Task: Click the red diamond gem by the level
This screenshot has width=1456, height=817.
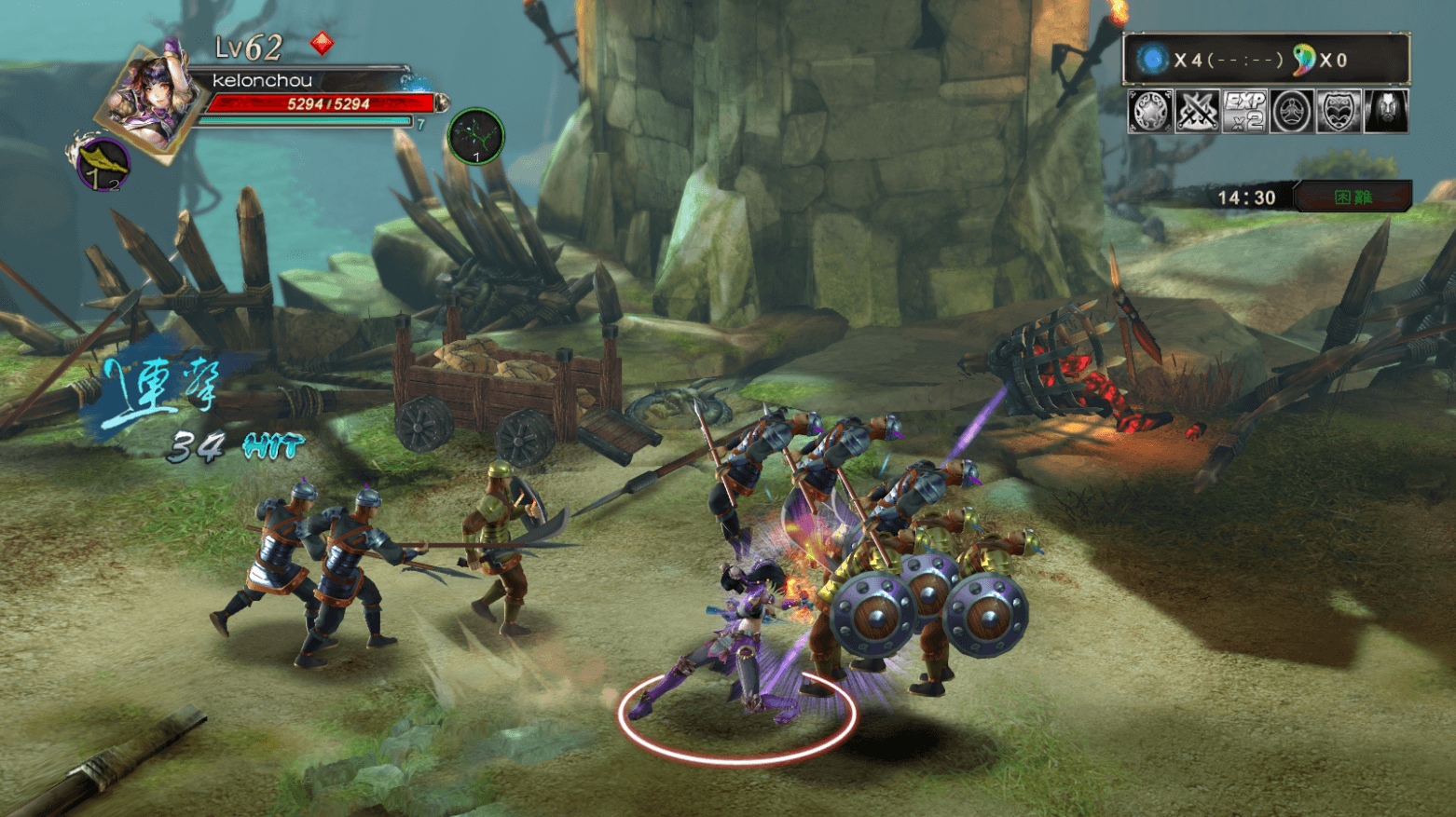Action: 322,43
